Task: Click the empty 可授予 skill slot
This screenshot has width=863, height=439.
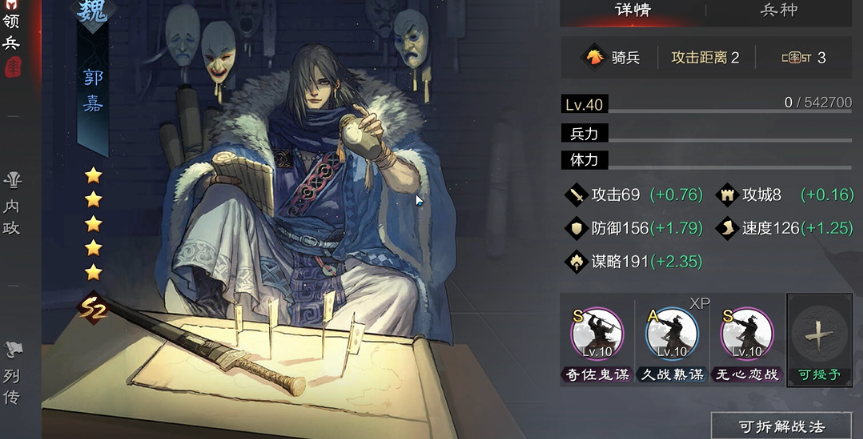Action: (x=819, y=337)
